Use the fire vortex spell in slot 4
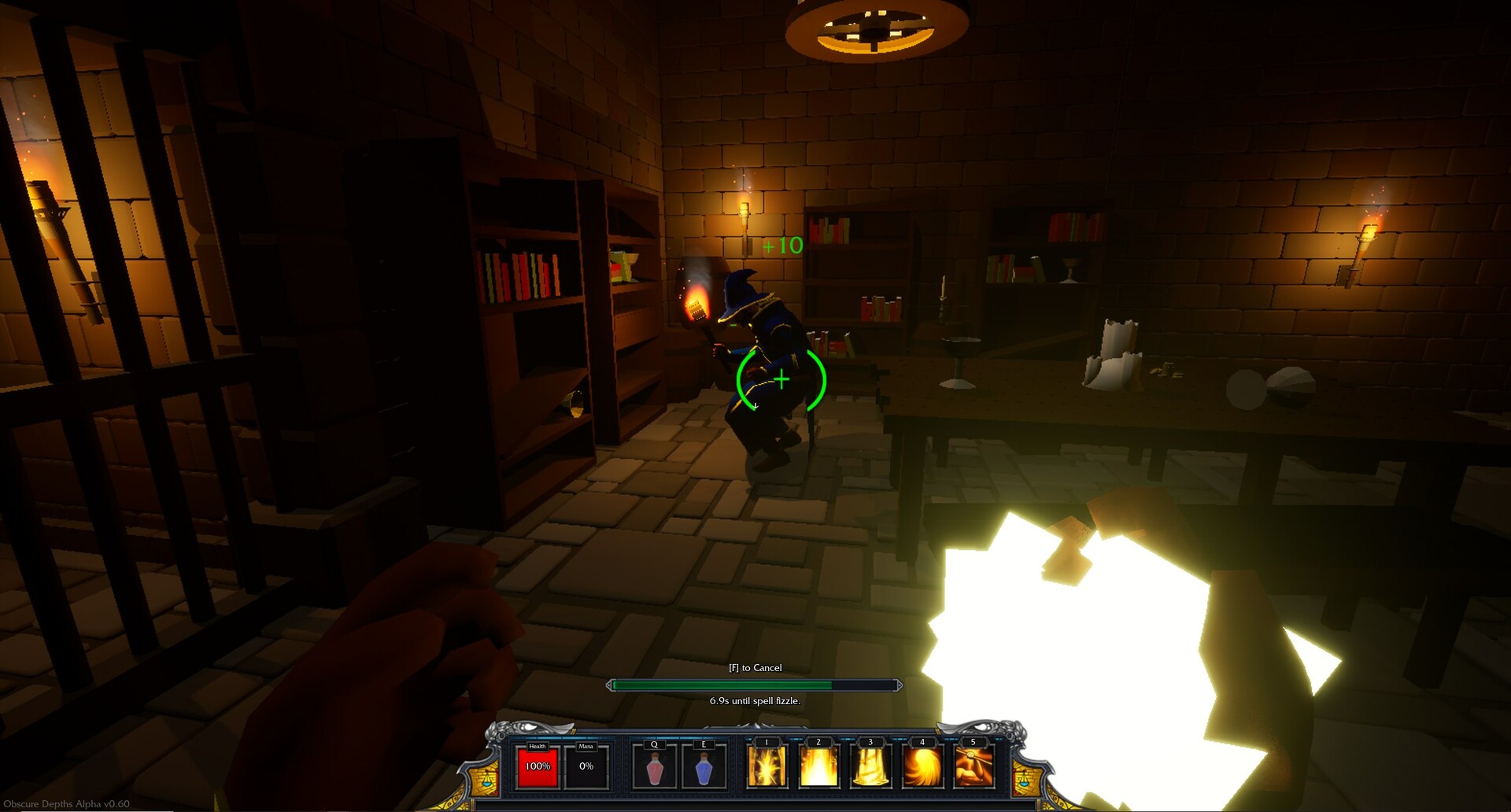 922,767
